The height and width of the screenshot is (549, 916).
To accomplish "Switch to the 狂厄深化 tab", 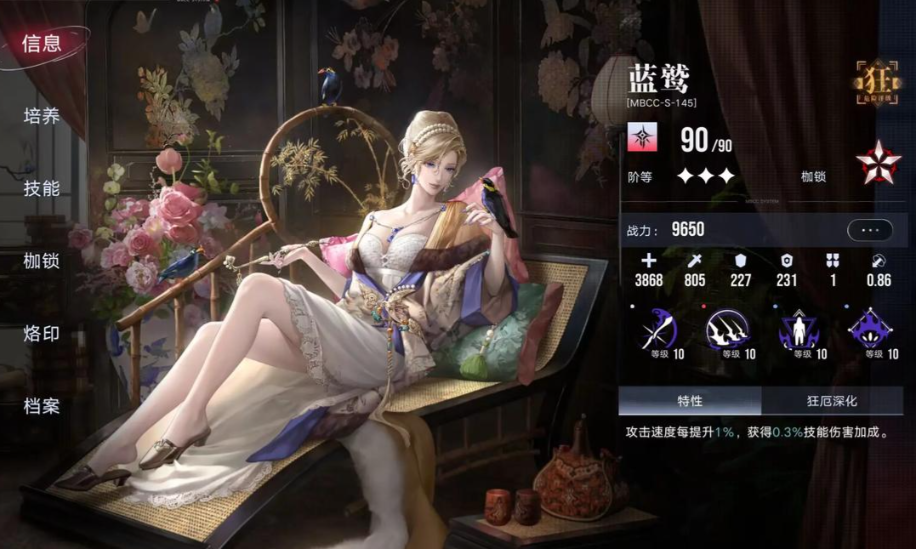I will pos(833,401).
